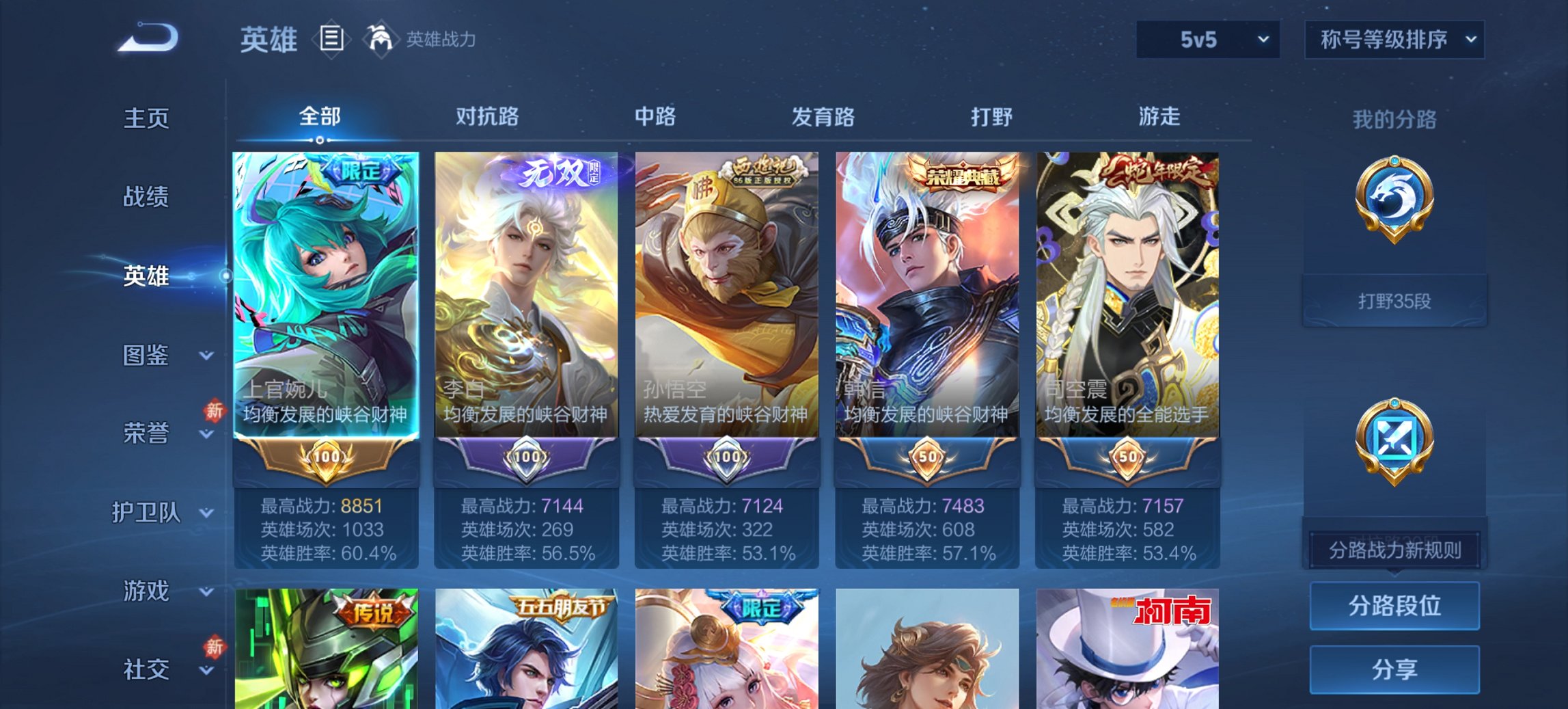Select the game logo in the top left corner

tap(147, 38)
